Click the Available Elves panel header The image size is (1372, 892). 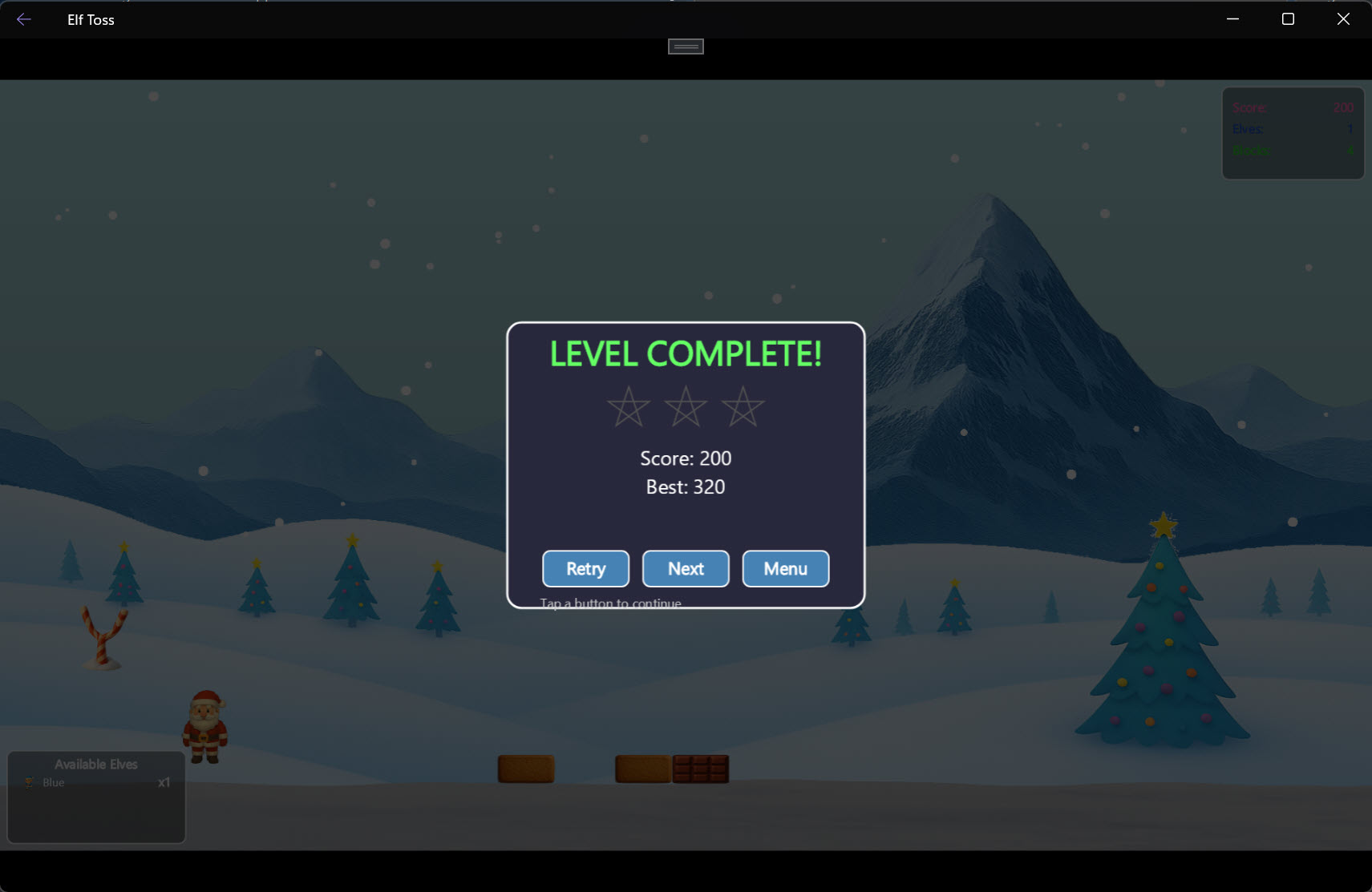(95, 764)
